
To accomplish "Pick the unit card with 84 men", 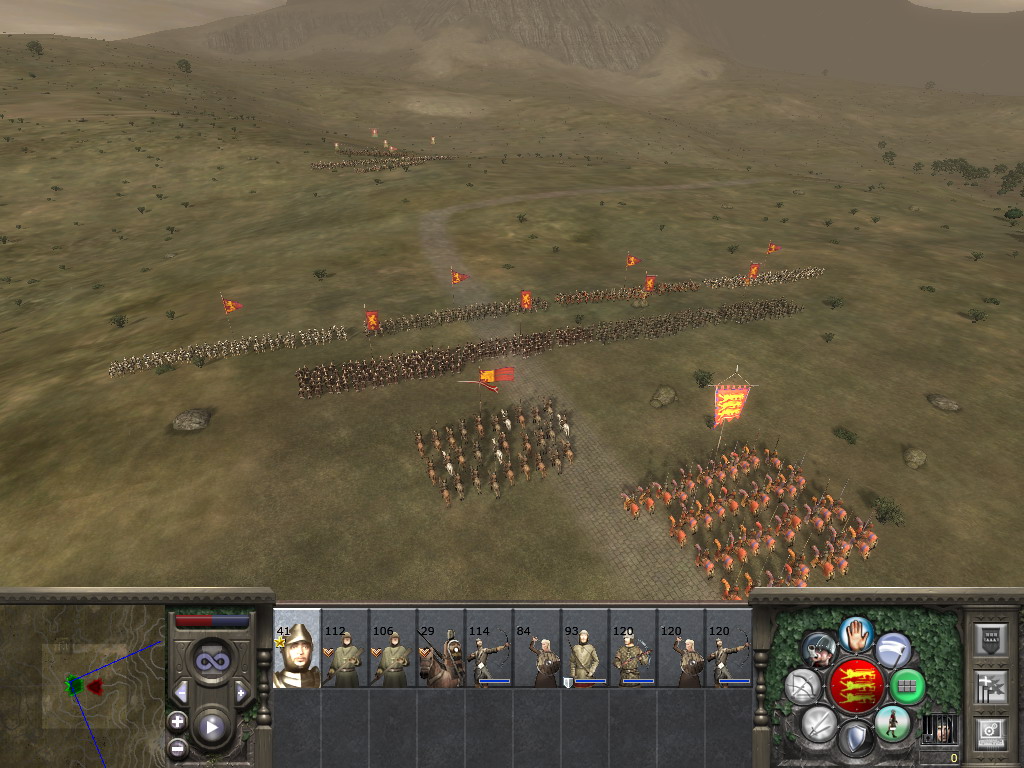I will 537,650.
